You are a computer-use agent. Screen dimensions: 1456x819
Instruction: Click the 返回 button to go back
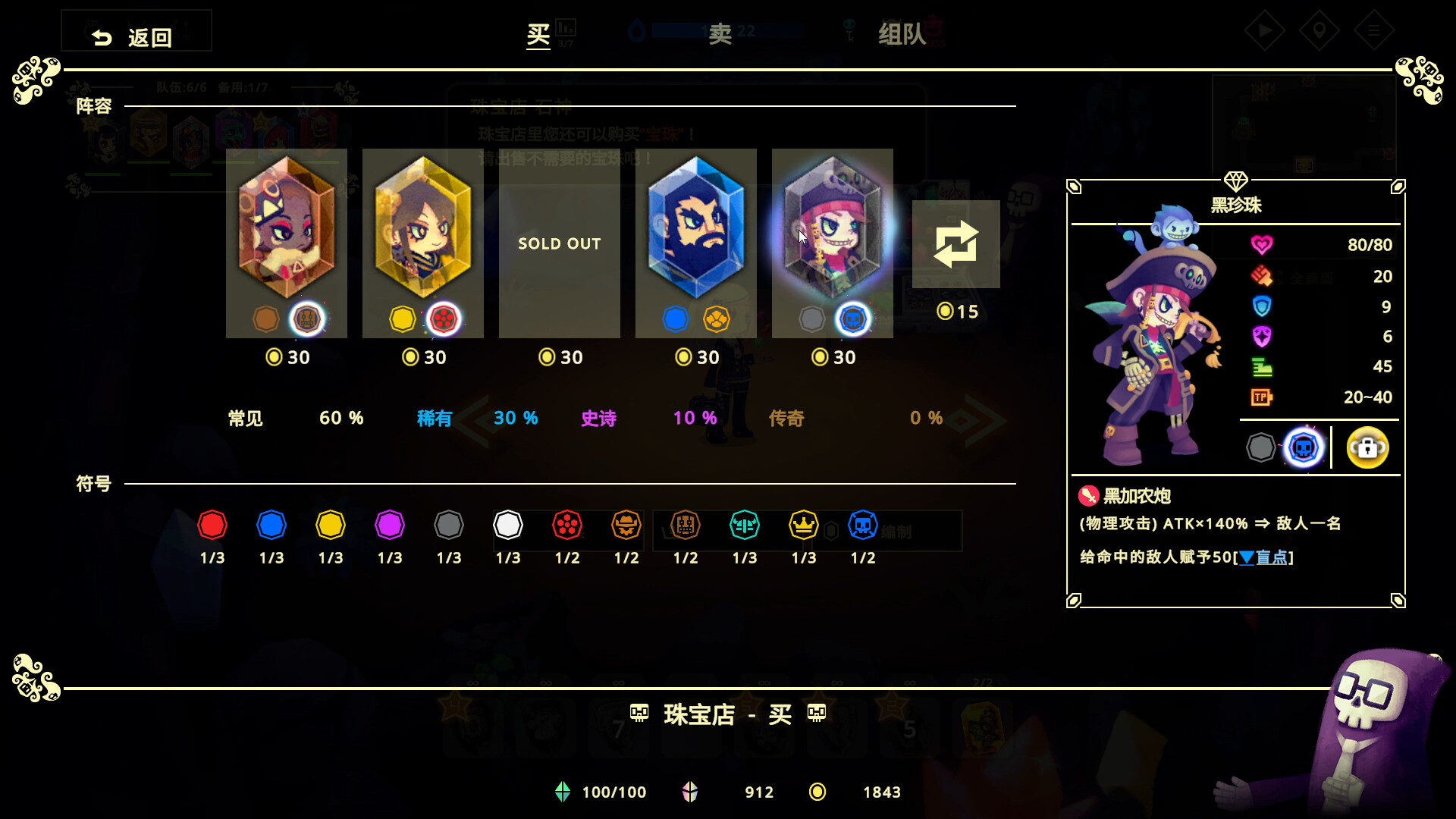[x=136, y=31]
